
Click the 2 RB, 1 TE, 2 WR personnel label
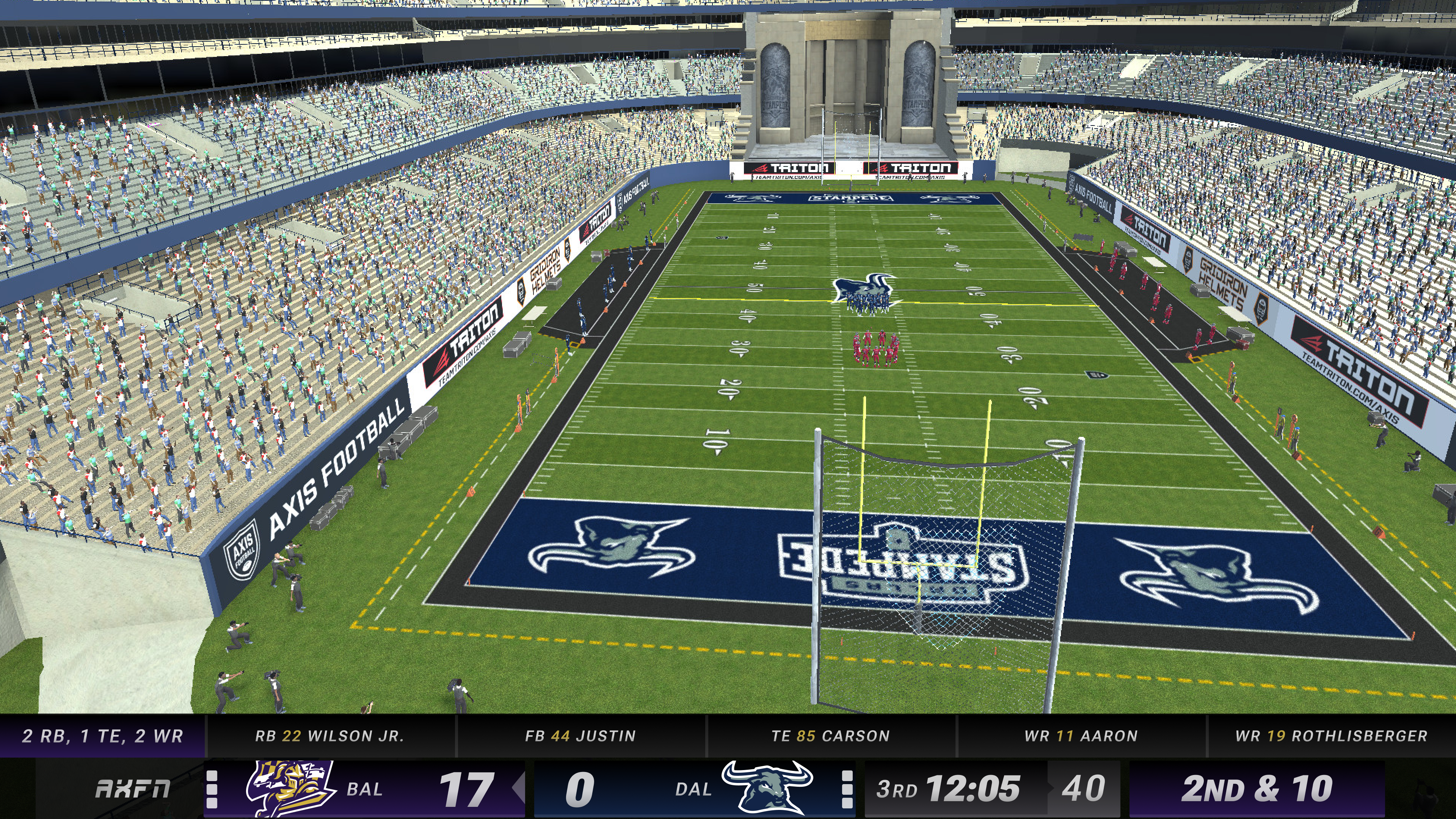(102, 736)
